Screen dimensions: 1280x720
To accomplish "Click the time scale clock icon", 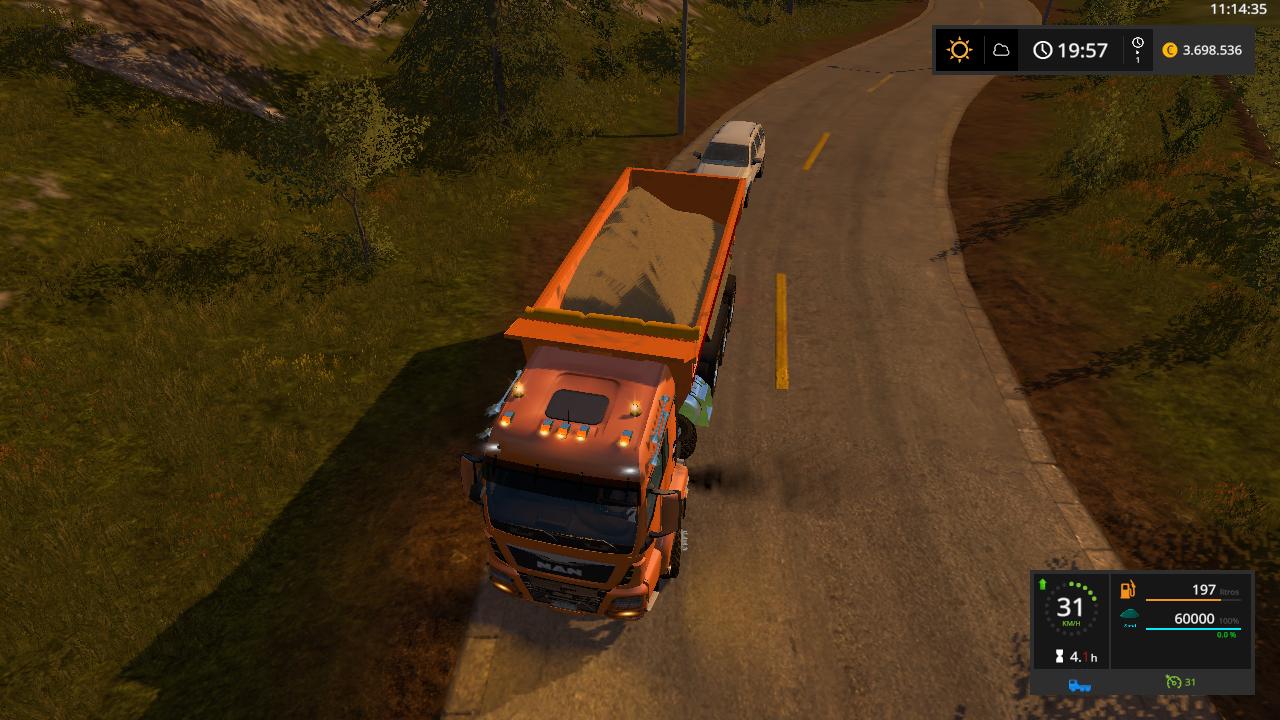I will pyautogui.click(x=1137, y=49).
